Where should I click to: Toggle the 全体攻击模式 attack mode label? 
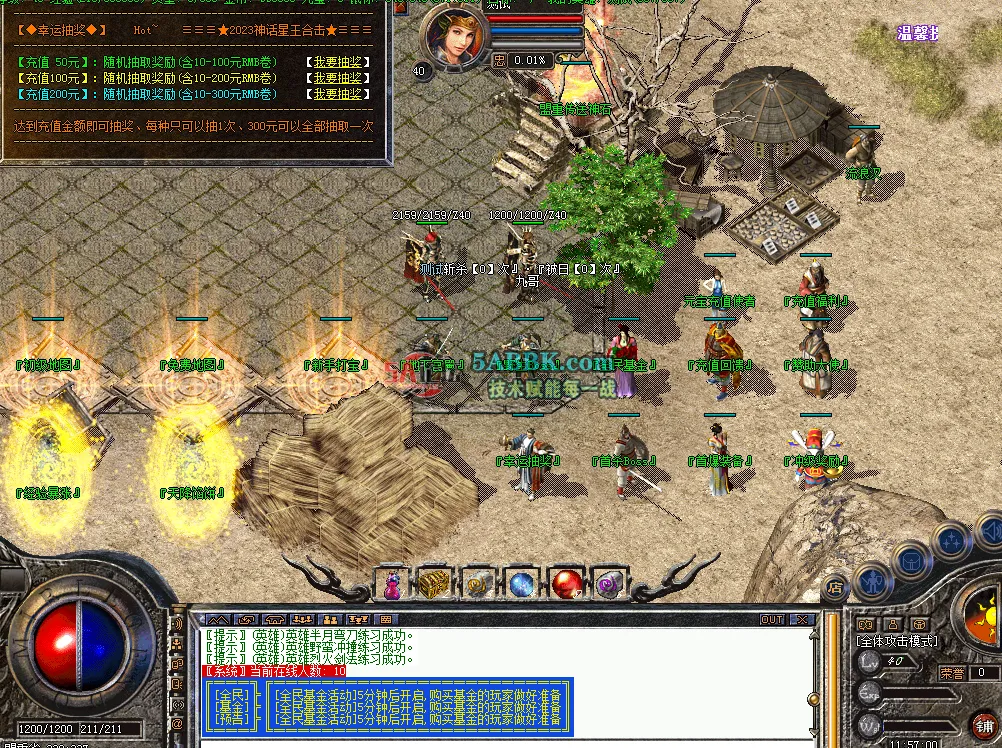(x=897, y=641)
